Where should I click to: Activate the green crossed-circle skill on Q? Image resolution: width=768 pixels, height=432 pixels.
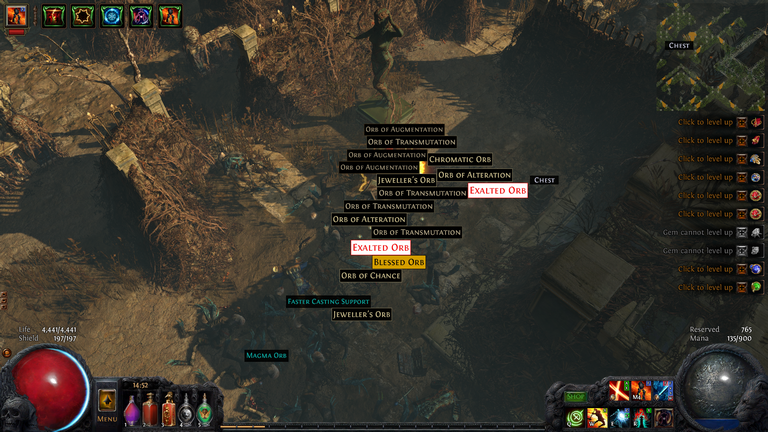[575, 418]
